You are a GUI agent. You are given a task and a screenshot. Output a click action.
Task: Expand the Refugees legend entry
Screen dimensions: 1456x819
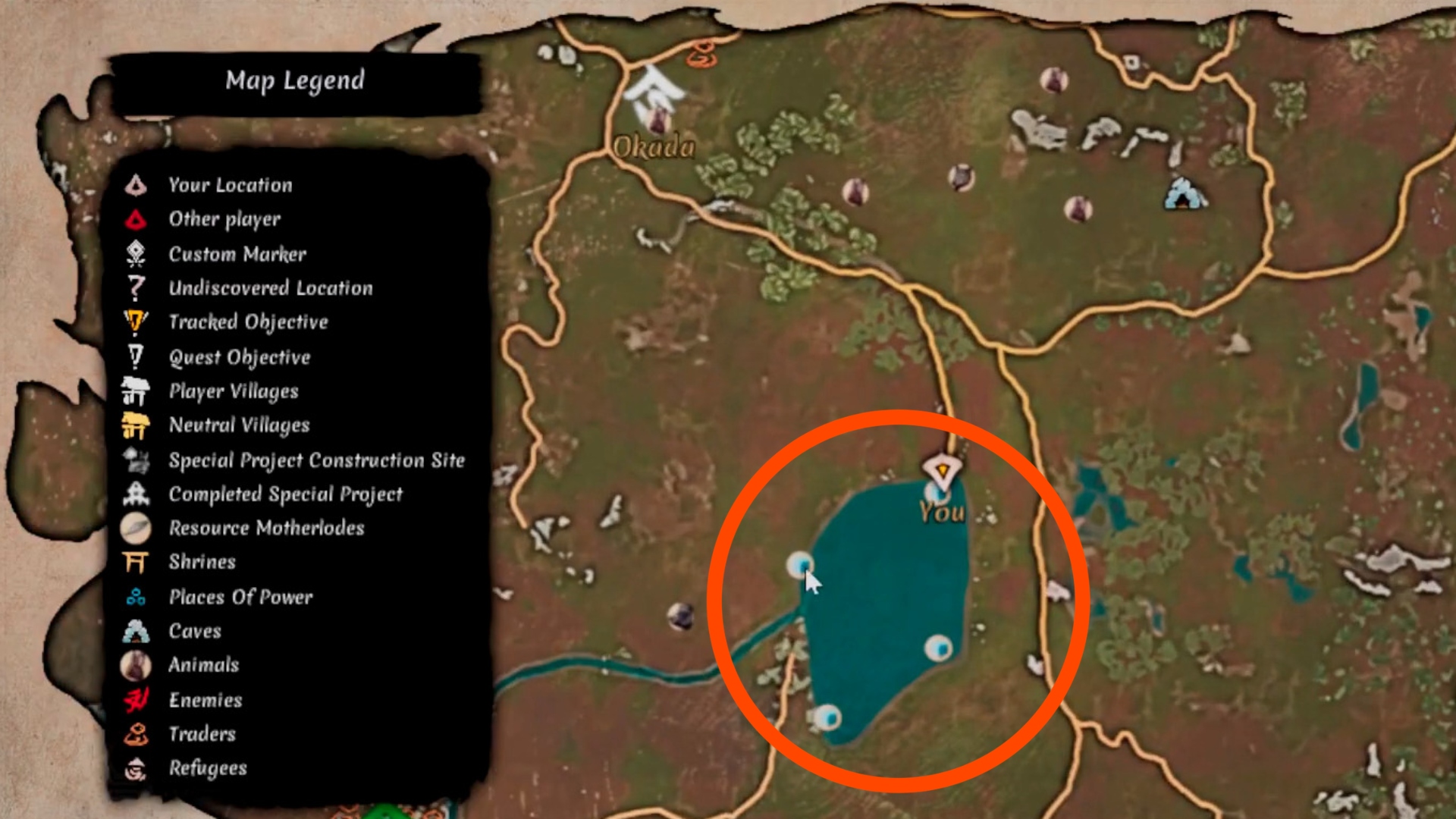coord(135,767)
